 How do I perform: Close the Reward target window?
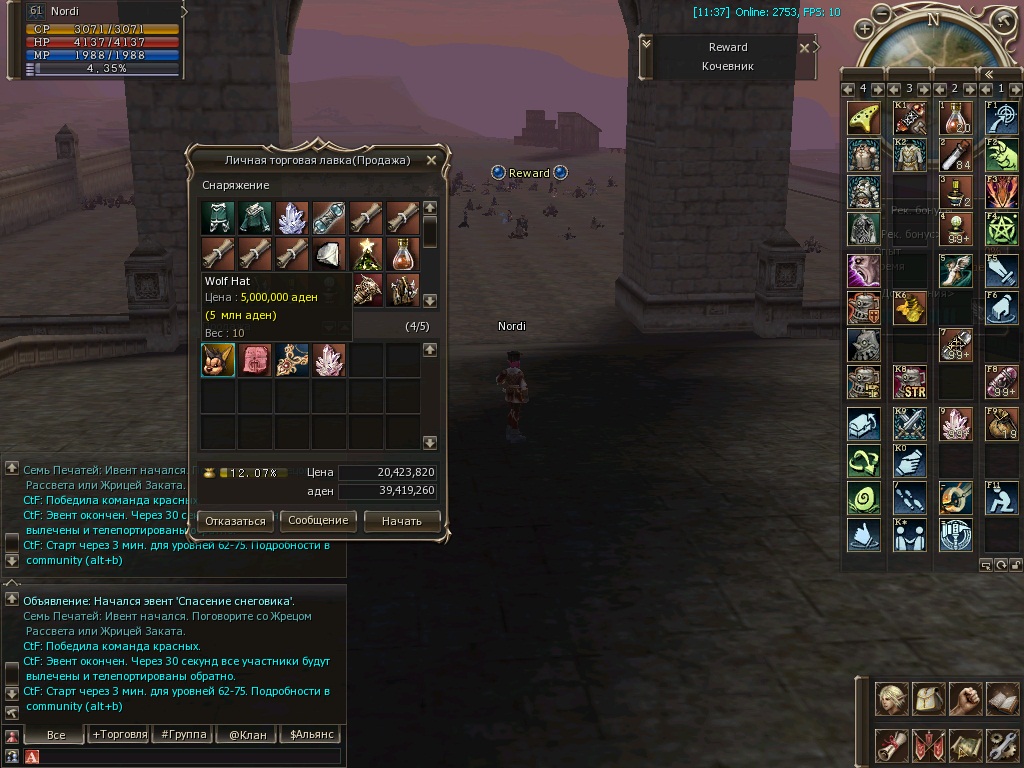click(805, 47)
